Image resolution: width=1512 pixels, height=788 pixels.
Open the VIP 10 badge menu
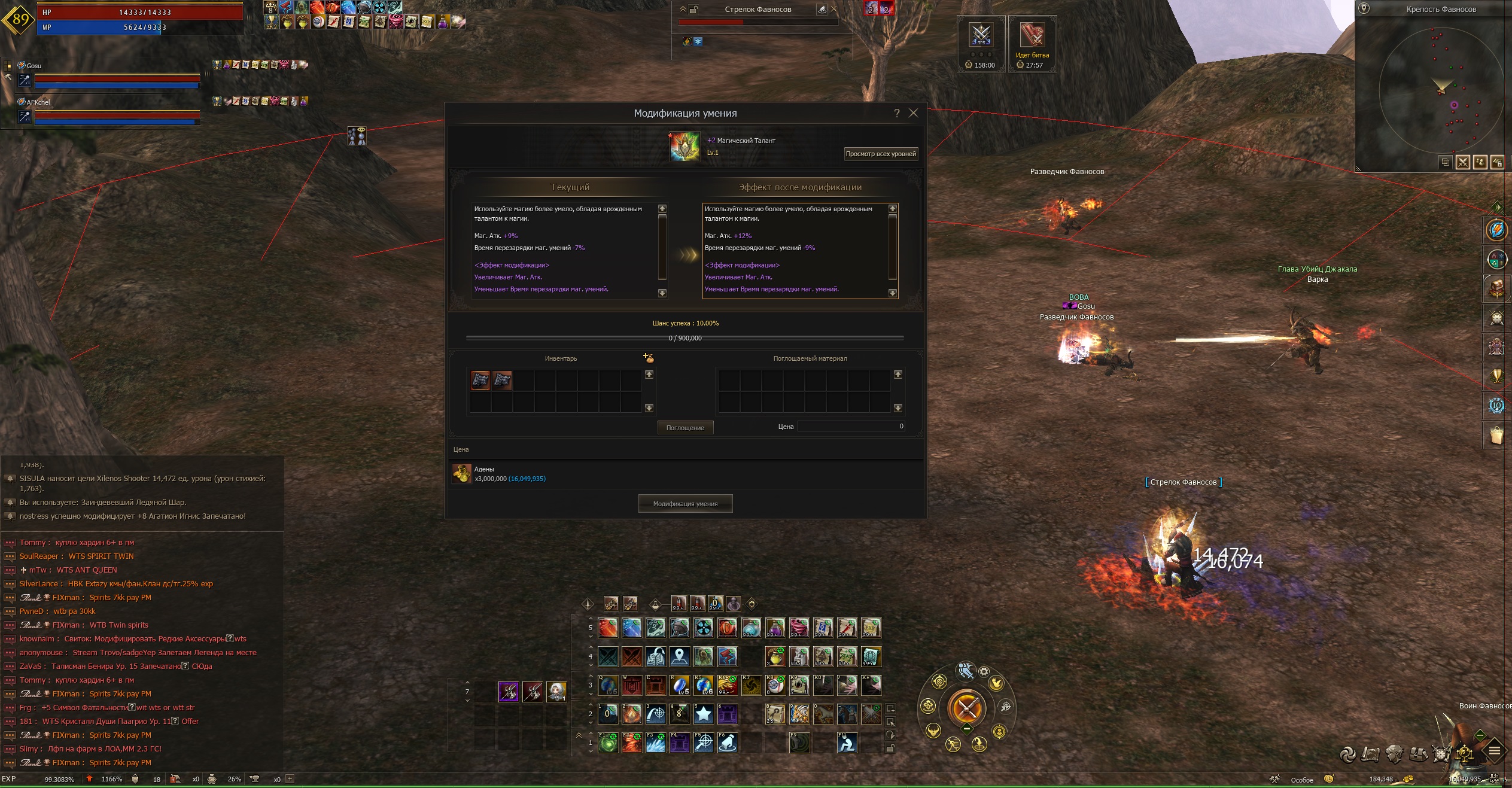point(1496,406)
